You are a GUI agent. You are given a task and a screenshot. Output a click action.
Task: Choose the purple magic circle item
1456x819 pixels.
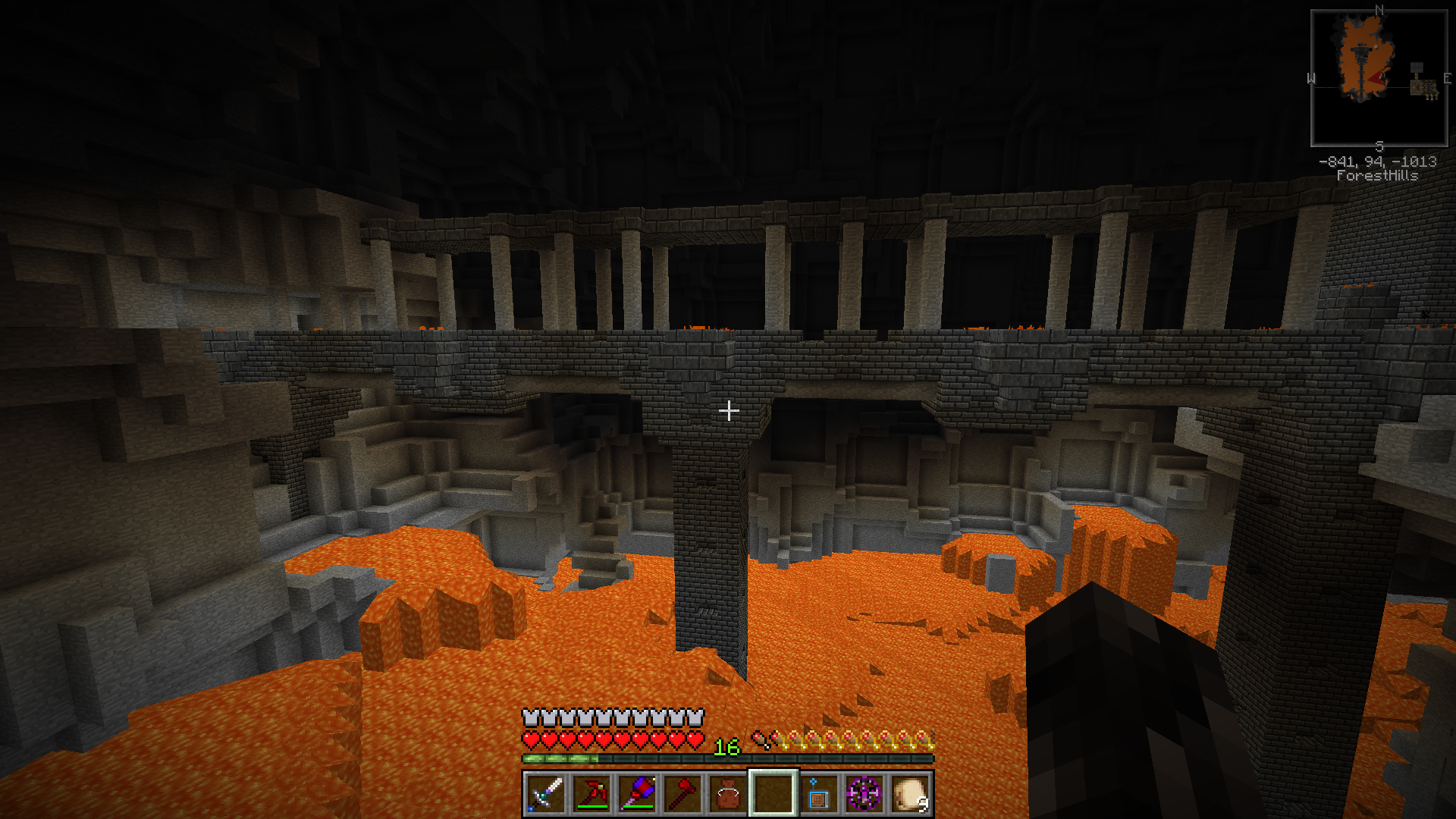(864, 793)
